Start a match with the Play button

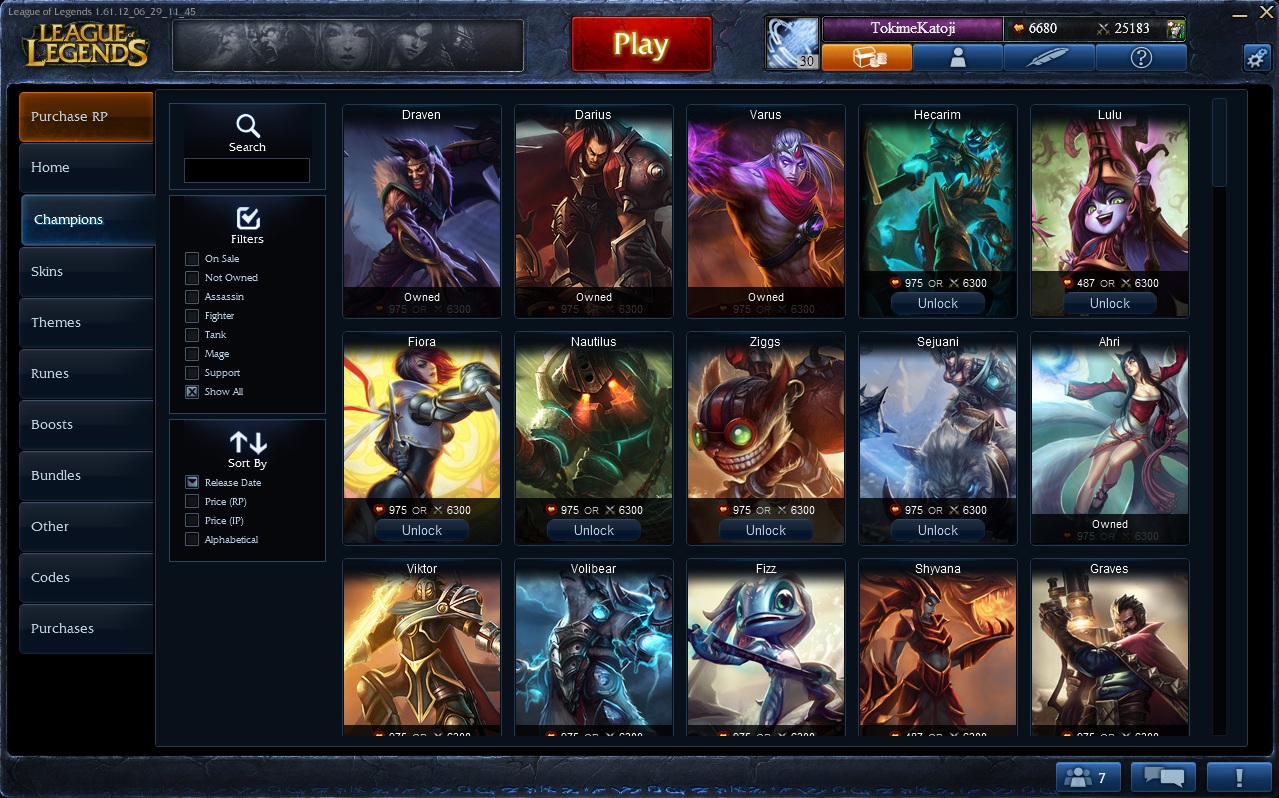(641, 44)
